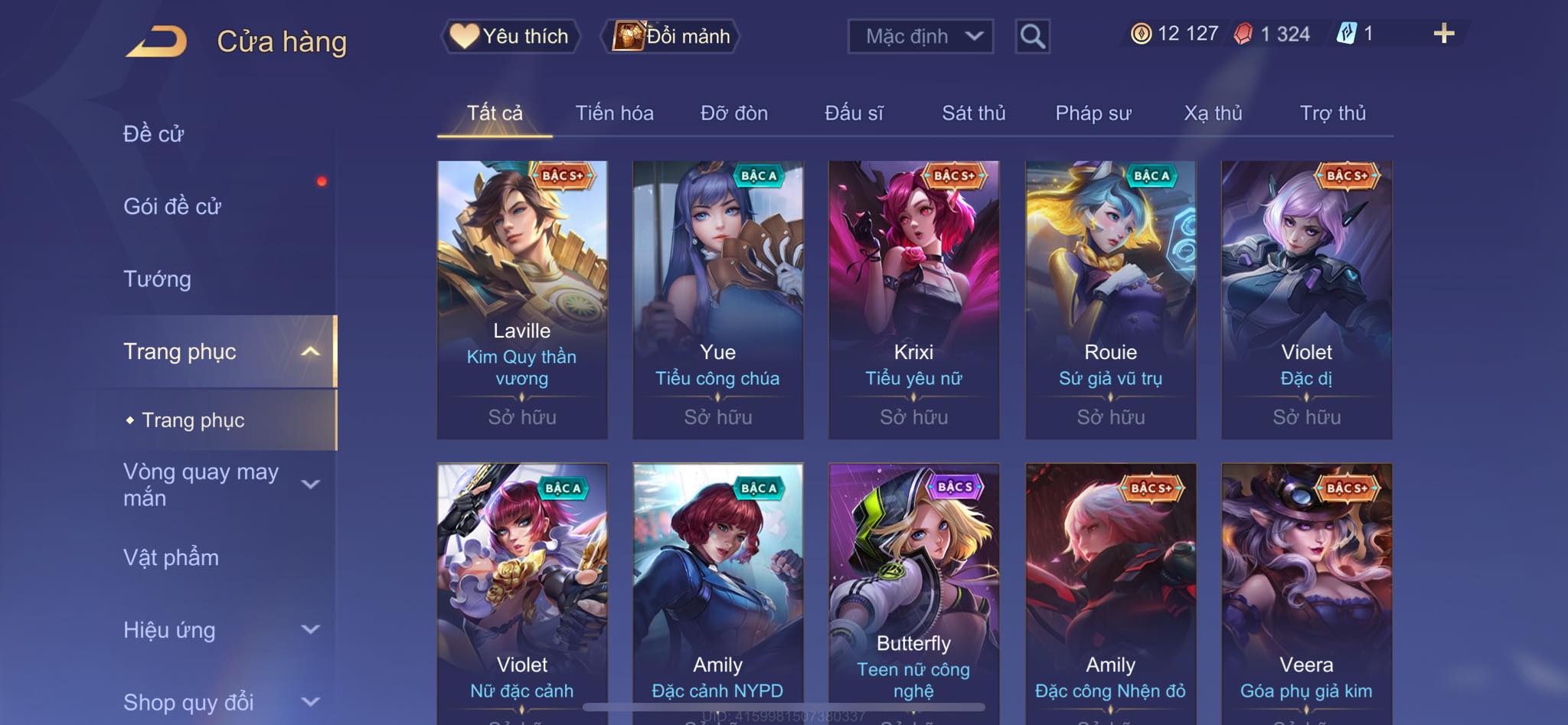Switch to the Tiến hóa tab
This screenshot has height=725, width=1568.
coord(614,113)
